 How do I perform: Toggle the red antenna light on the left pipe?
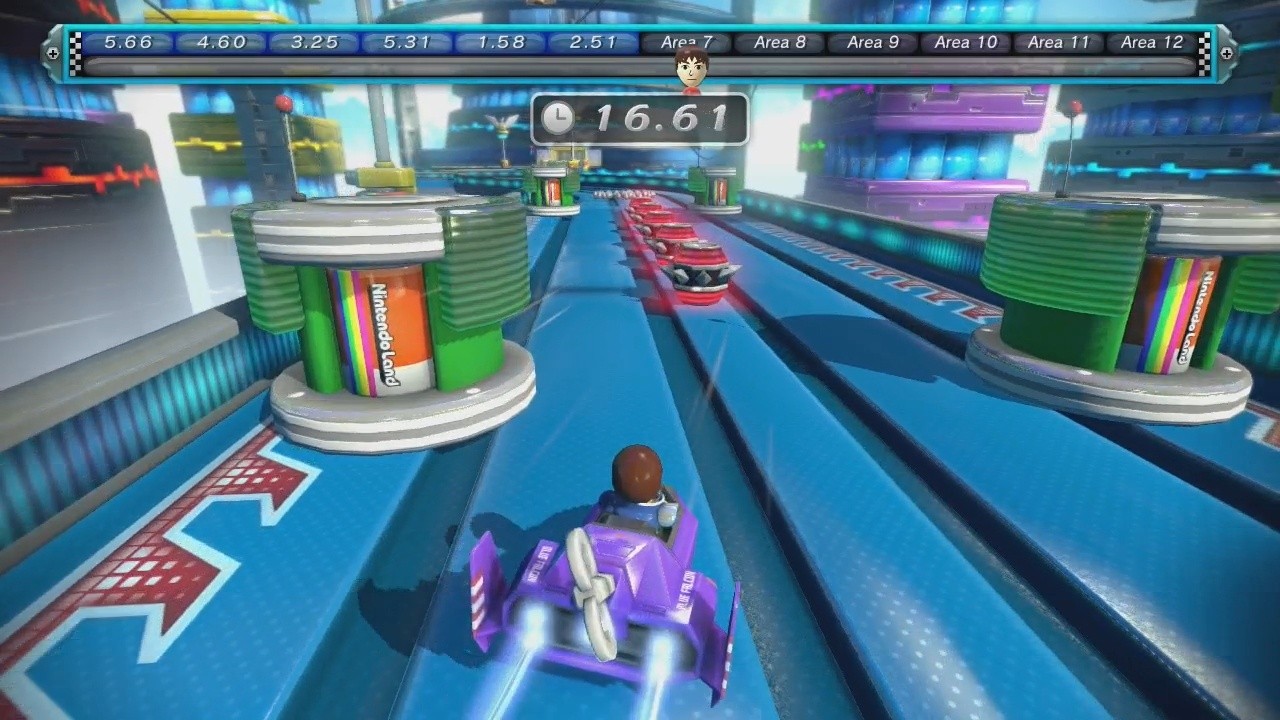283,101
